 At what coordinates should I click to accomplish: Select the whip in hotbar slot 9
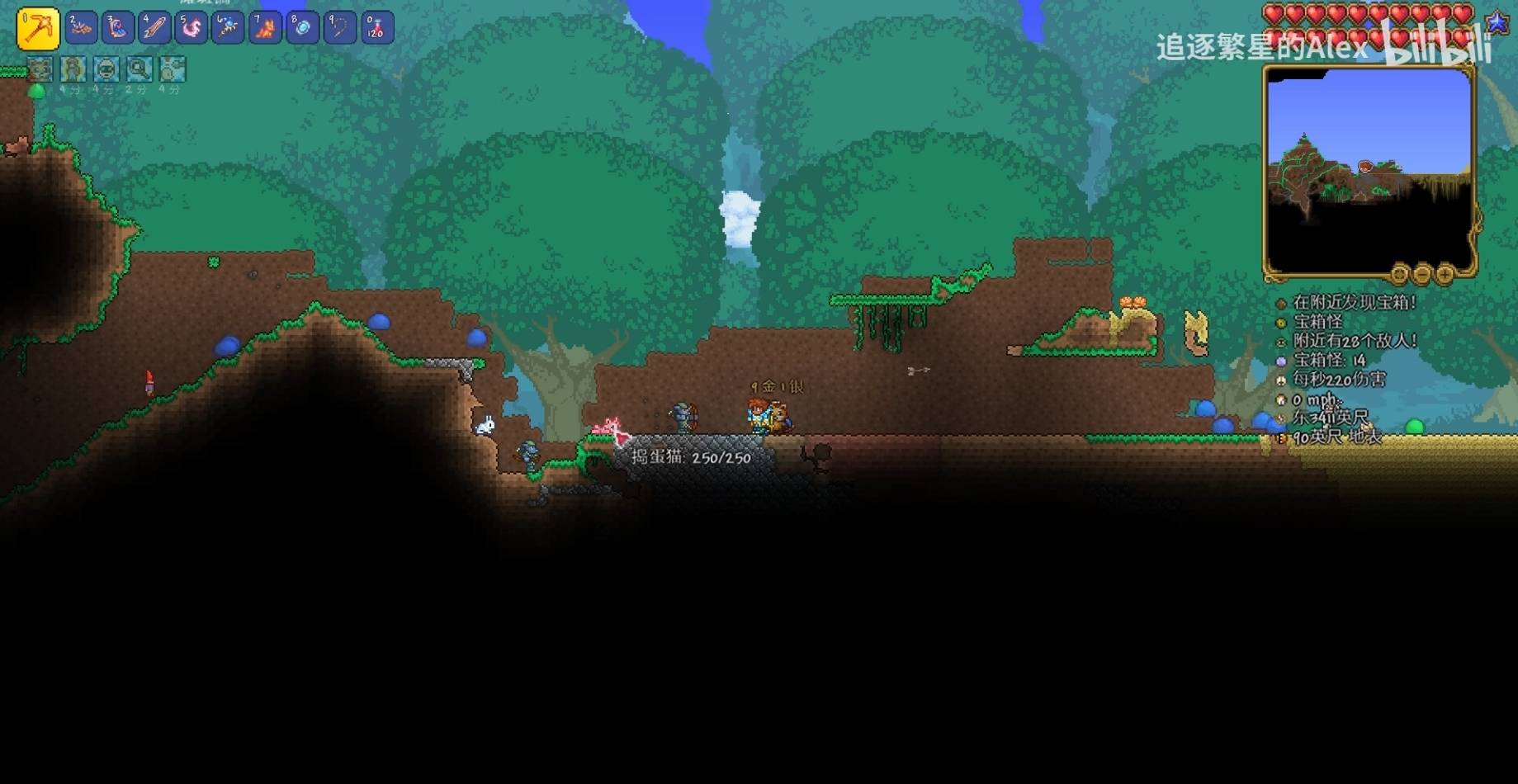tap(339, 28)
